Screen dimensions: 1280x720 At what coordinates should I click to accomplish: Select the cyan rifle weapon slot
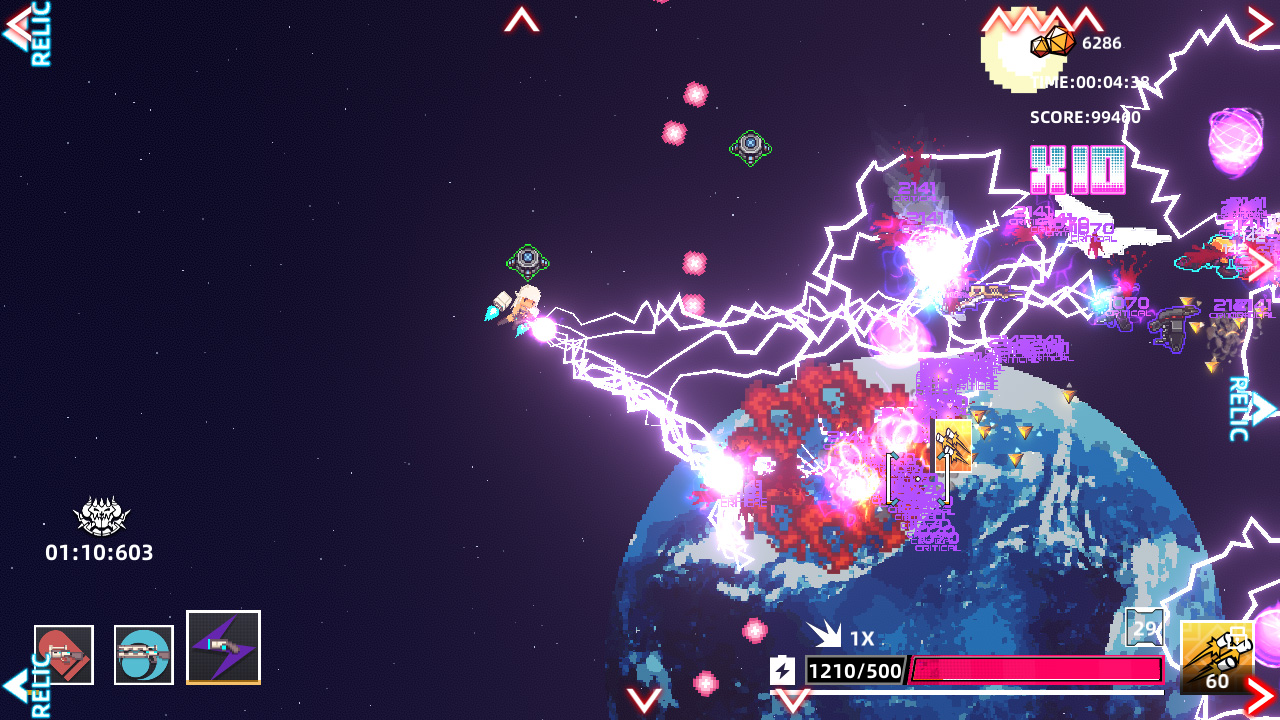pos(143,653)
